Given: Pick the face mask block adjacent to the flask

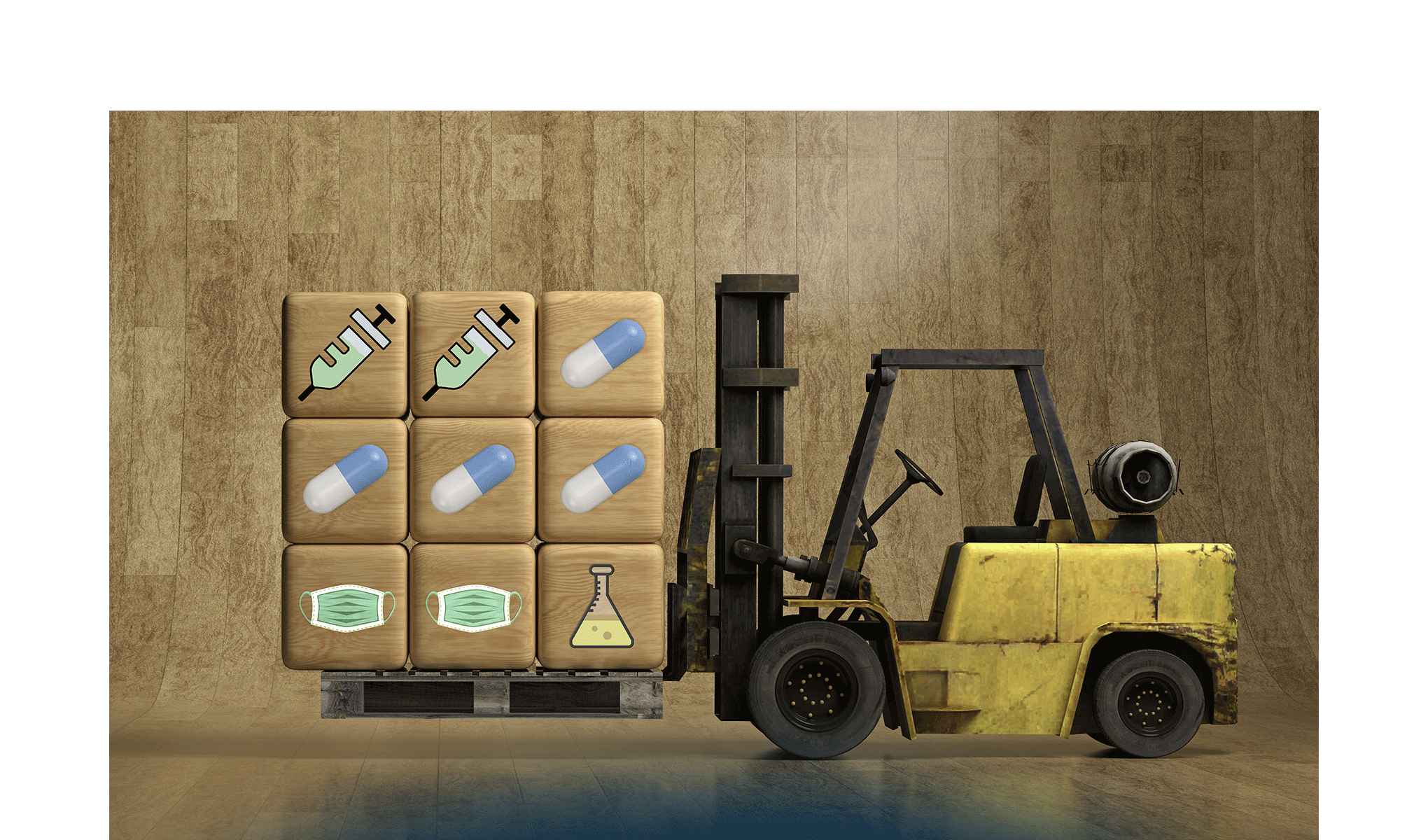Looking at the screenshot, I should click(x=473, y=606).
